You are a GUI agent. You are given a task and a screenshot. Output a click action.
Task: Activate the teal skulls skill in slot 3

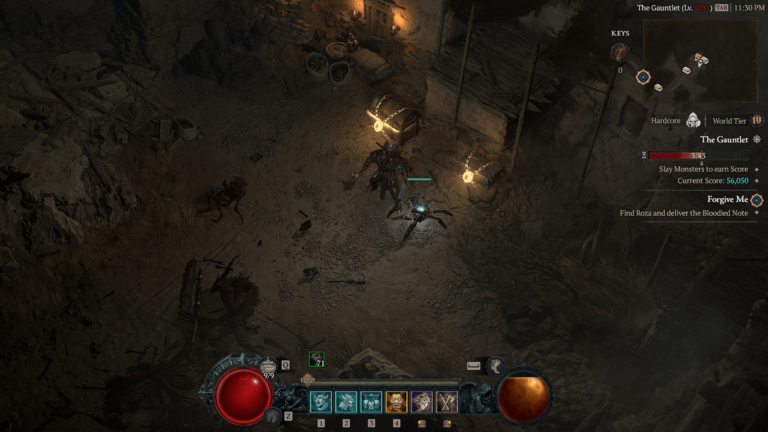(x=371, y=402)
